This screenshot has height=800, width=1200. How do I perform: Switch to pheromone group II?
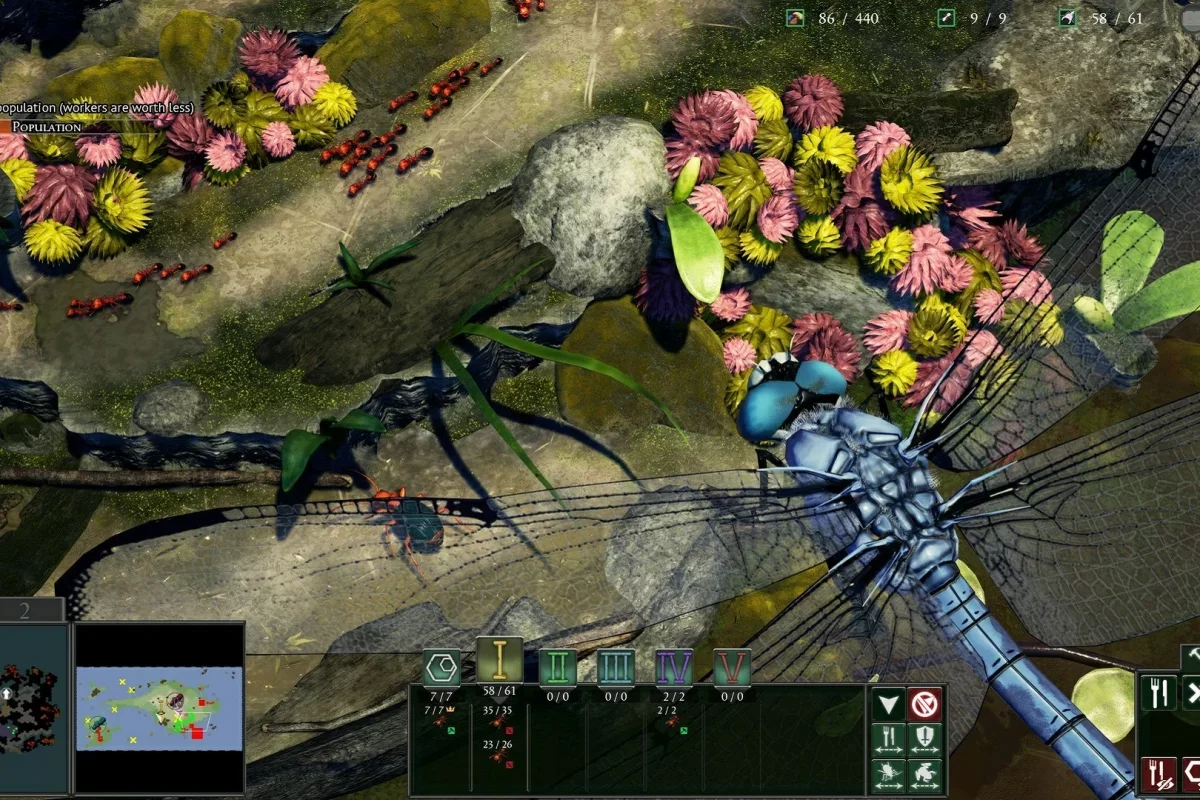(557, 667)
